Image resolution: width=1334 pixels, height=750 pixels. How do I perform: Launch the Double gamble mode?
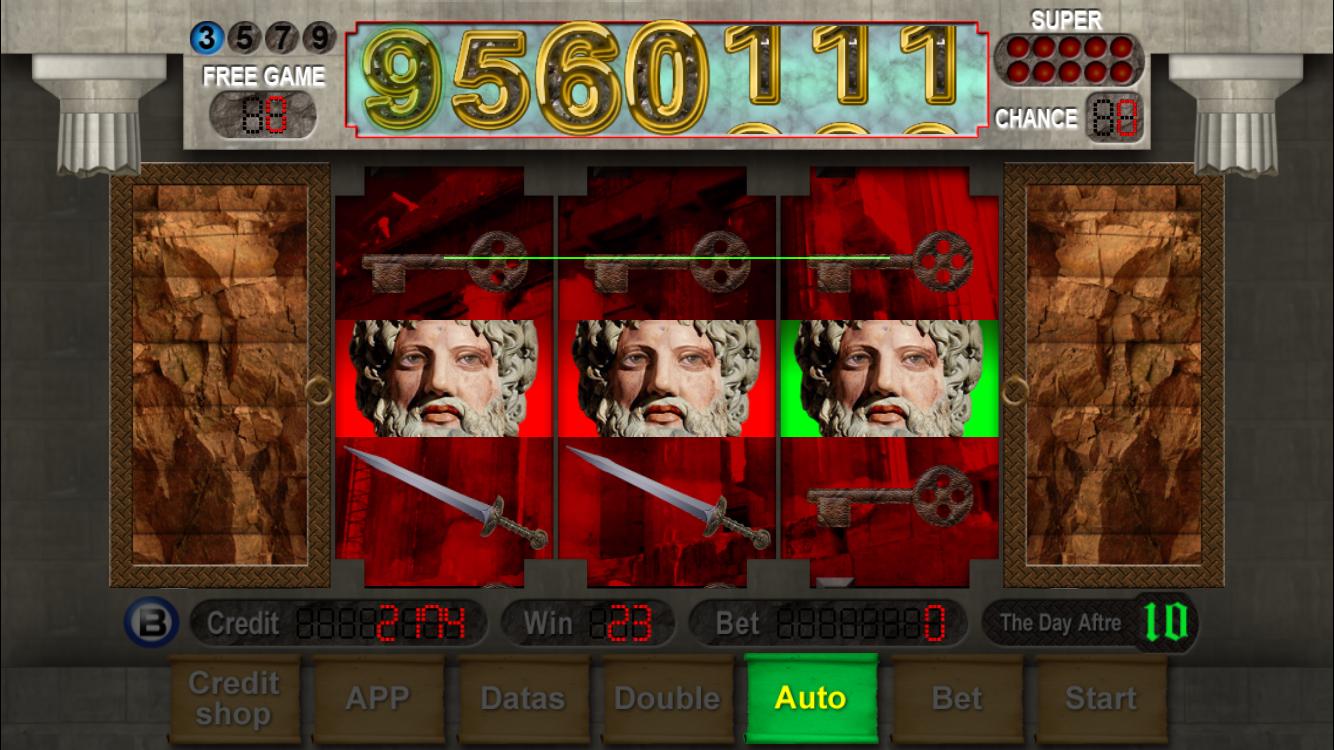pos(668,697)
